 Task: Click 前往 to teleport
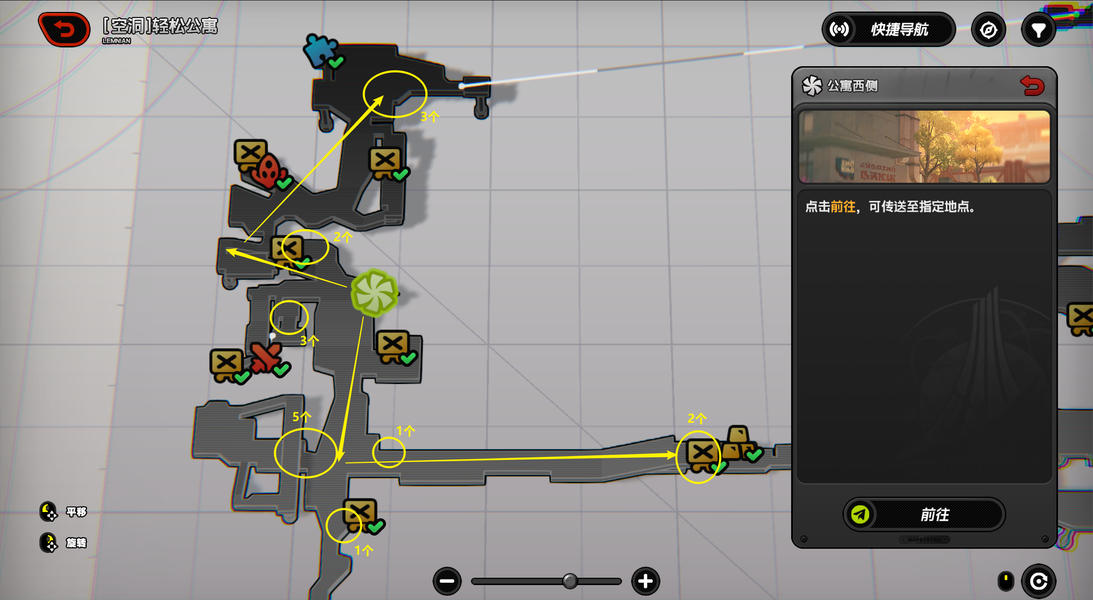tap(924, 514)
